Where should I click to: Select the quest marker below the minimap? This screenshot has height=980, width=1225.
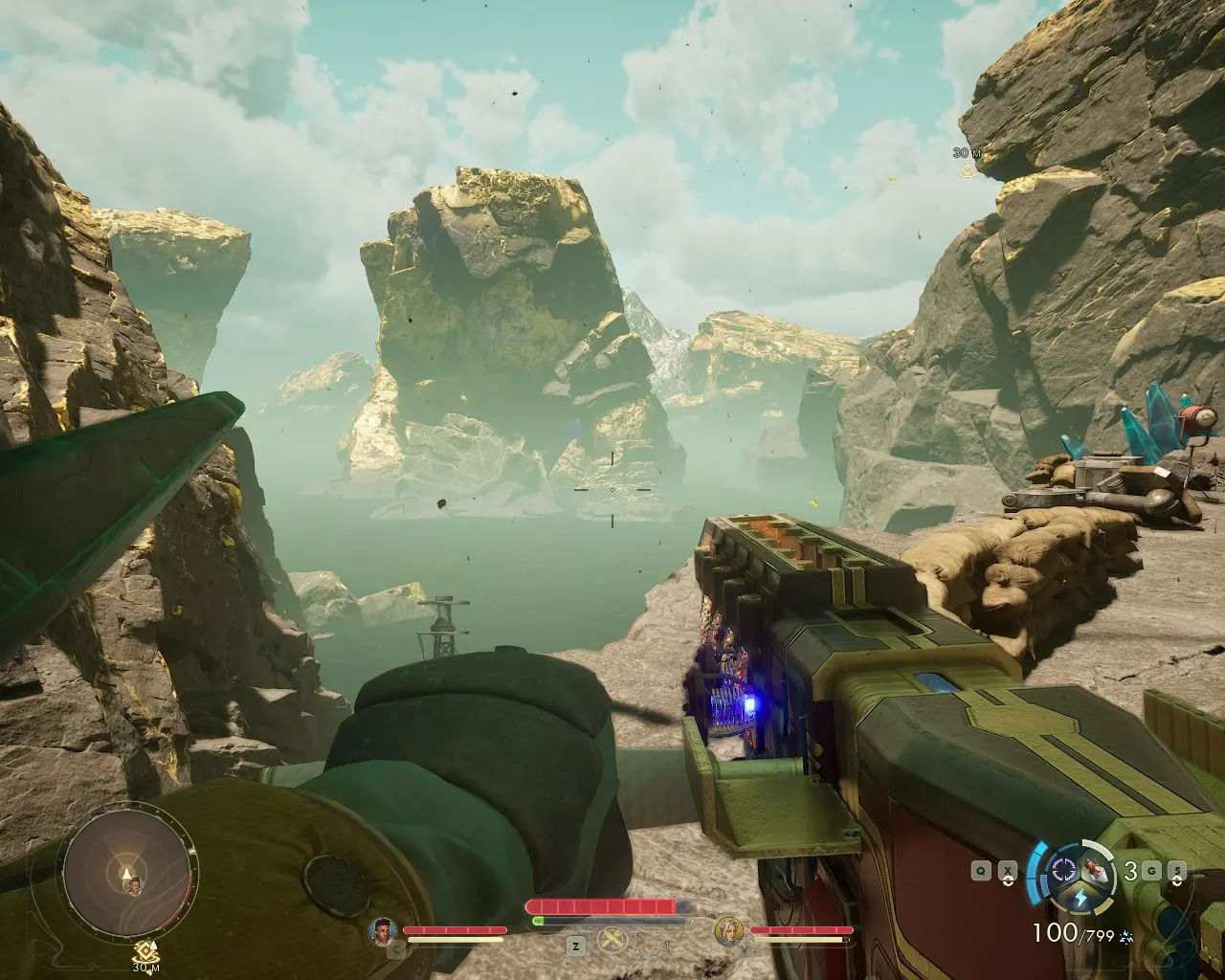pos(145,952)
